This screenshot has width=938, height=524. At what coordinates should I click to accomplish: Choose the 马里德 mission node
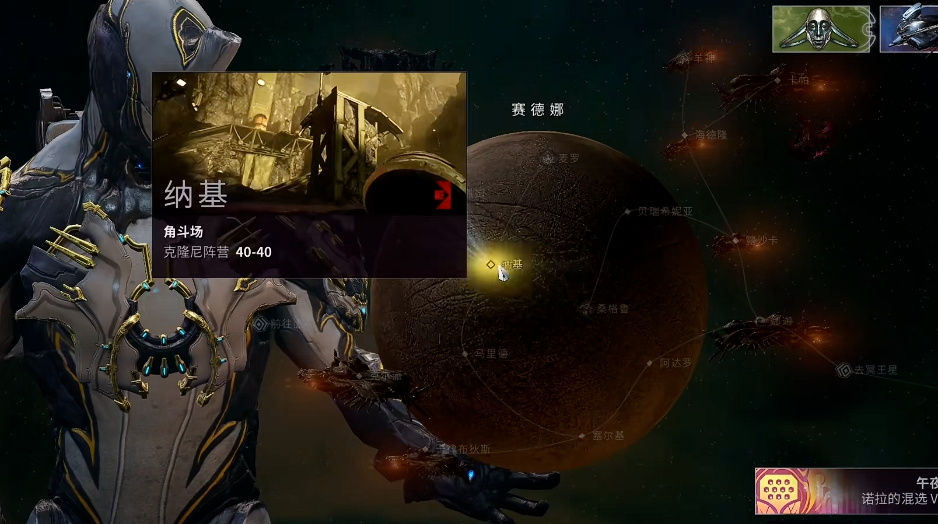pos(466,353)
